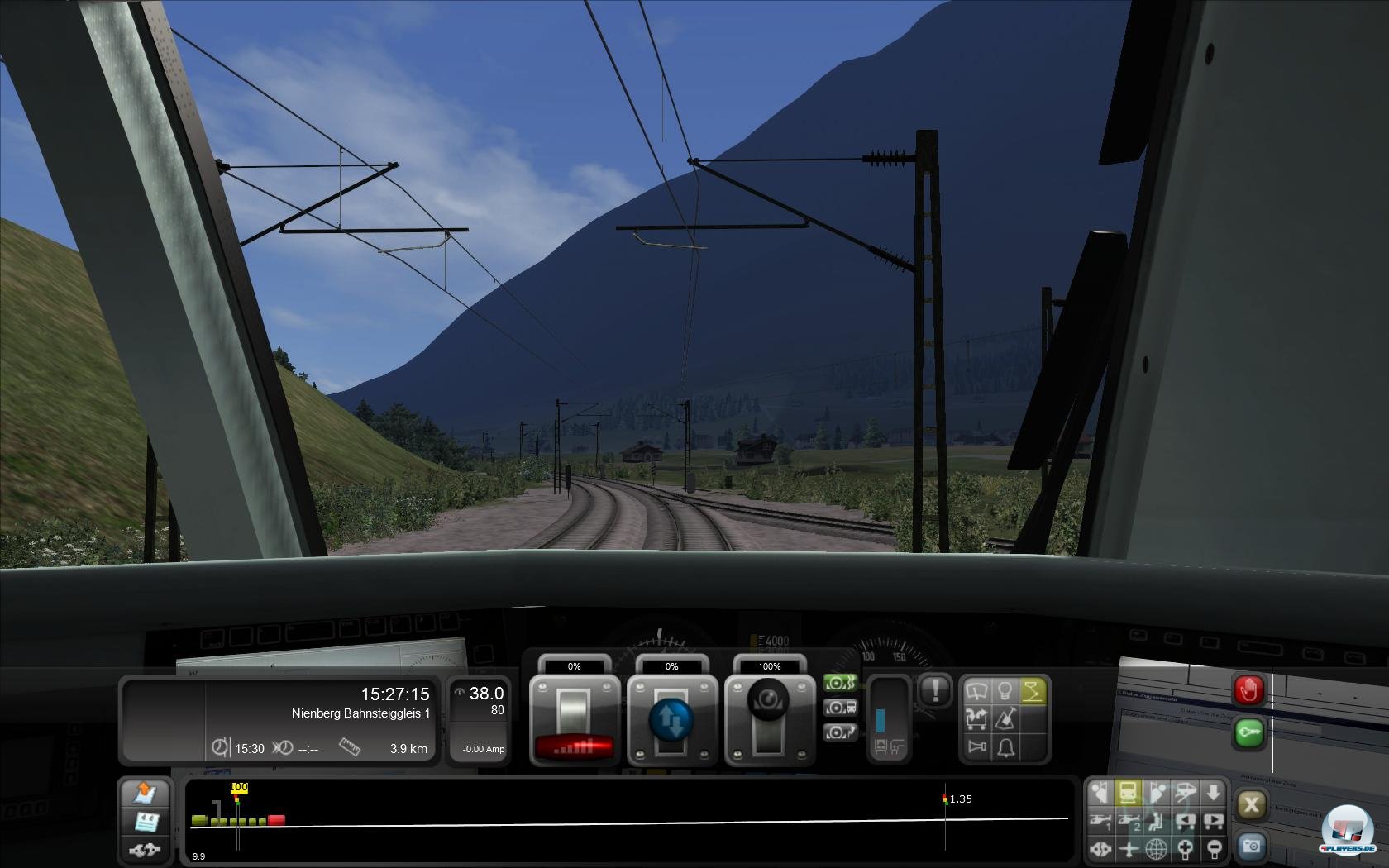Viewport: 1389px width, 868px height.
Task: Ring the bell
Action: [1005, 747]
